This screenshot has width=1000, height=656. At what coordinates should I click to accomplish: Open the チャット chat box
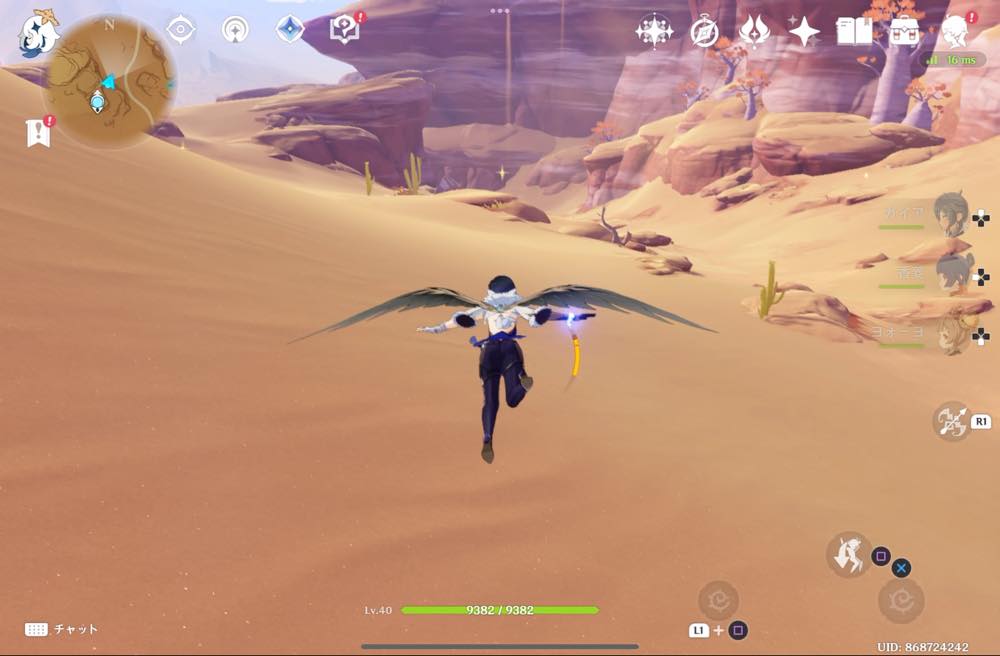tap(62, 629)
